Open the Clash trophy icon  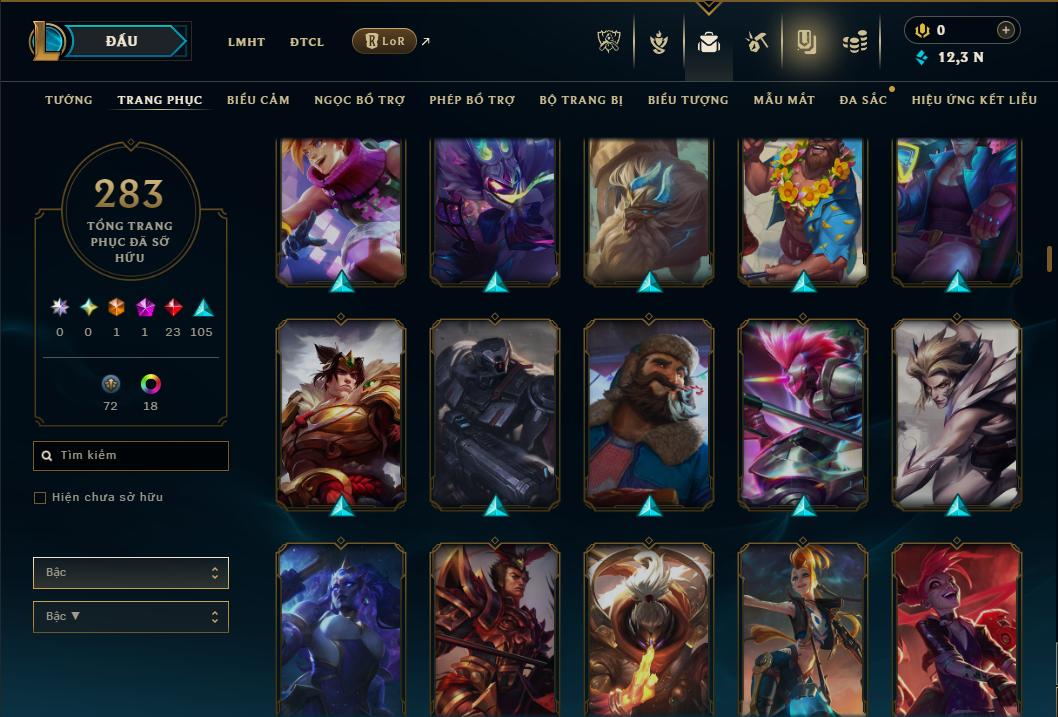[x=609, y=42]
